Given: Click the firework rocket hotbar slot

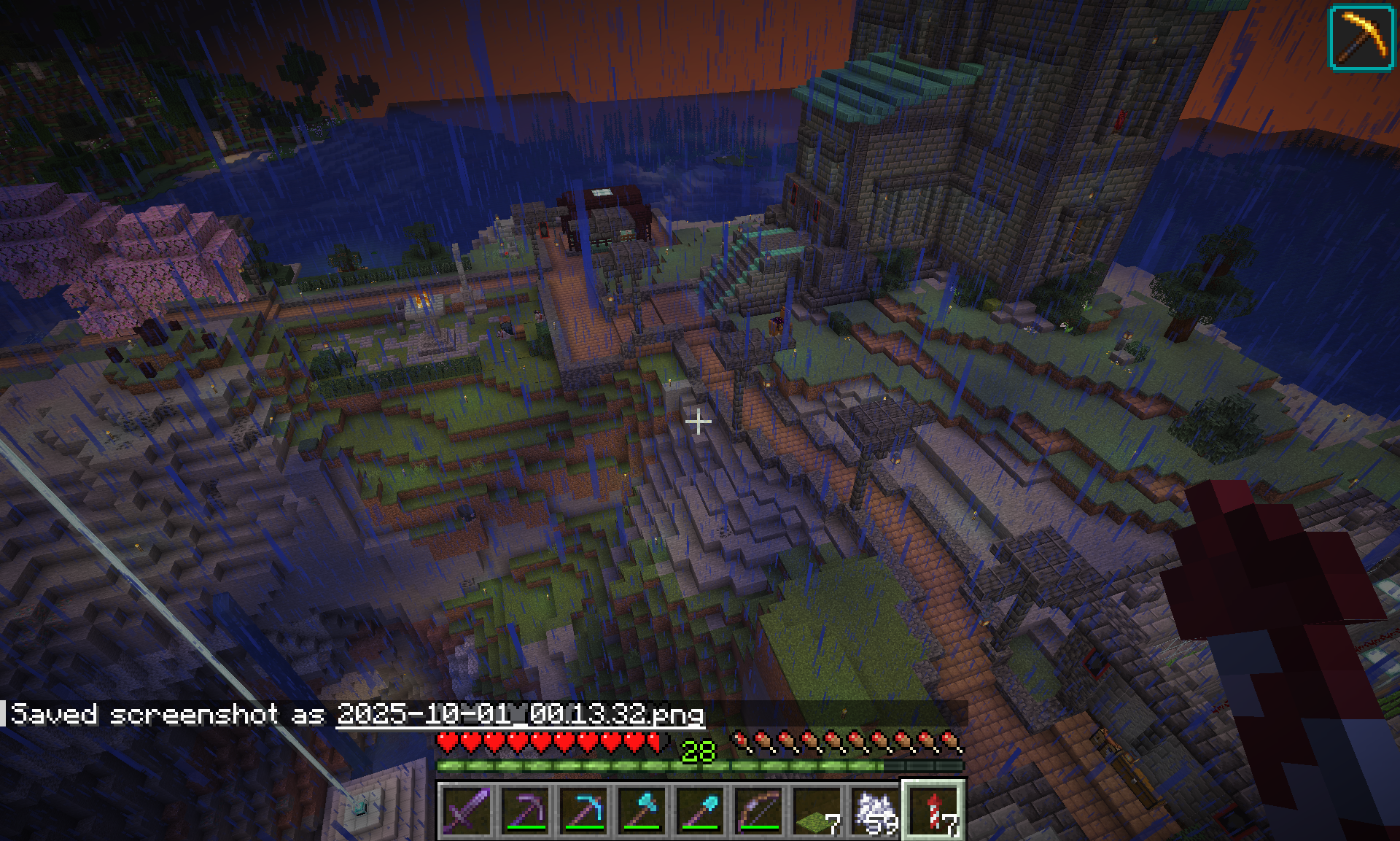Looking at the screenshot, I should tap(933, 810).
